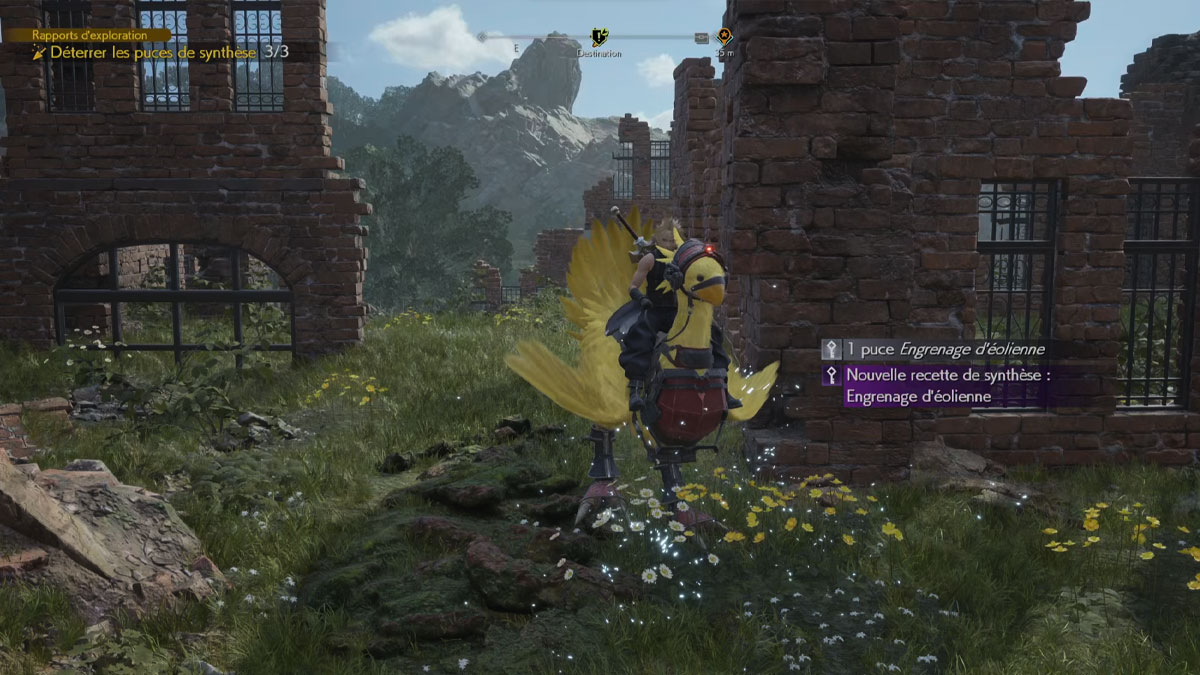Select the orange star marker on the compass
Screen dimensions: 1200x675
coord(724,37)
